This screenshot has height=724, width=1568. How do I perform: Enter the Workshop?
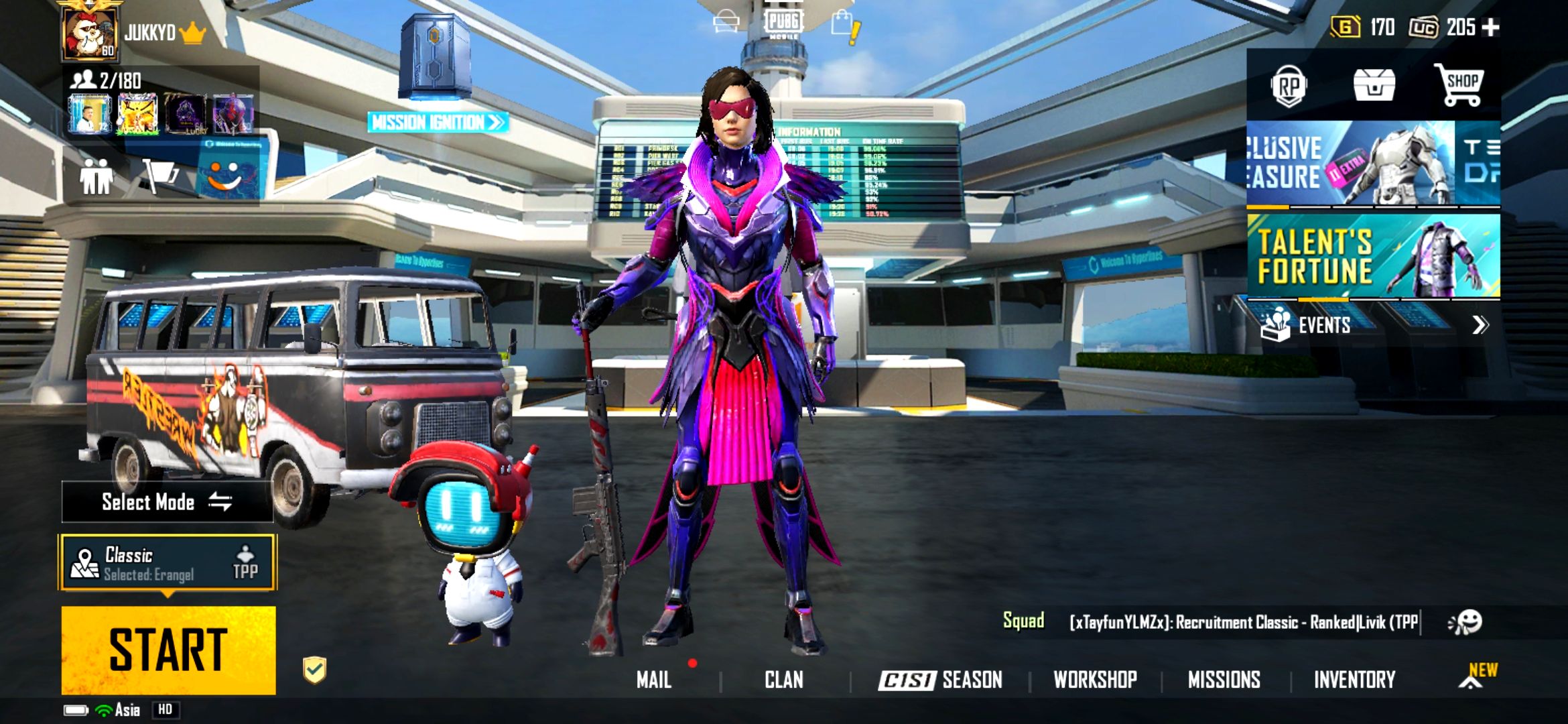[x=1095, y=680]
